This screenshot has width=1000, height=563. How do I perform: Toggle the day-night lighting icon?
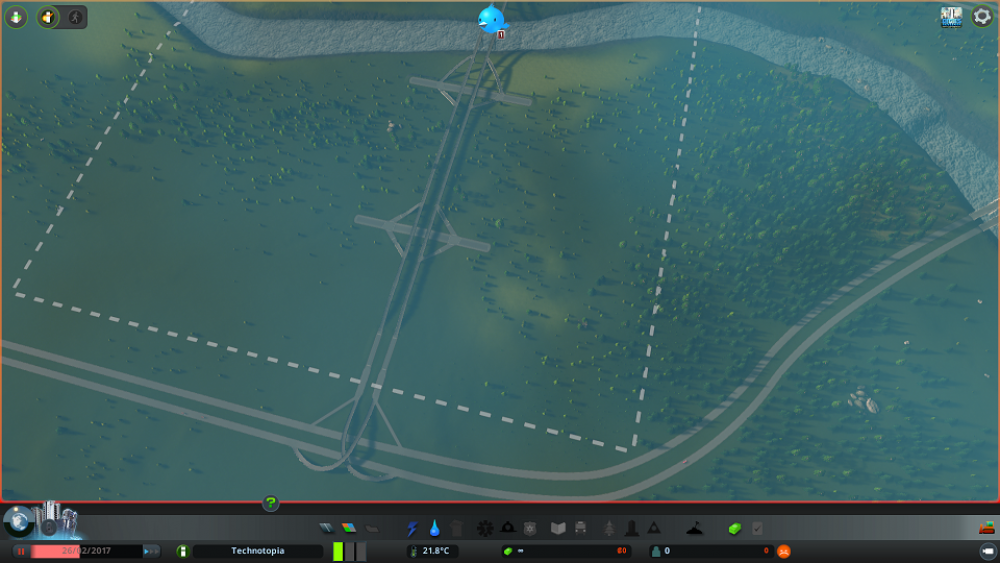coord(48,17)
